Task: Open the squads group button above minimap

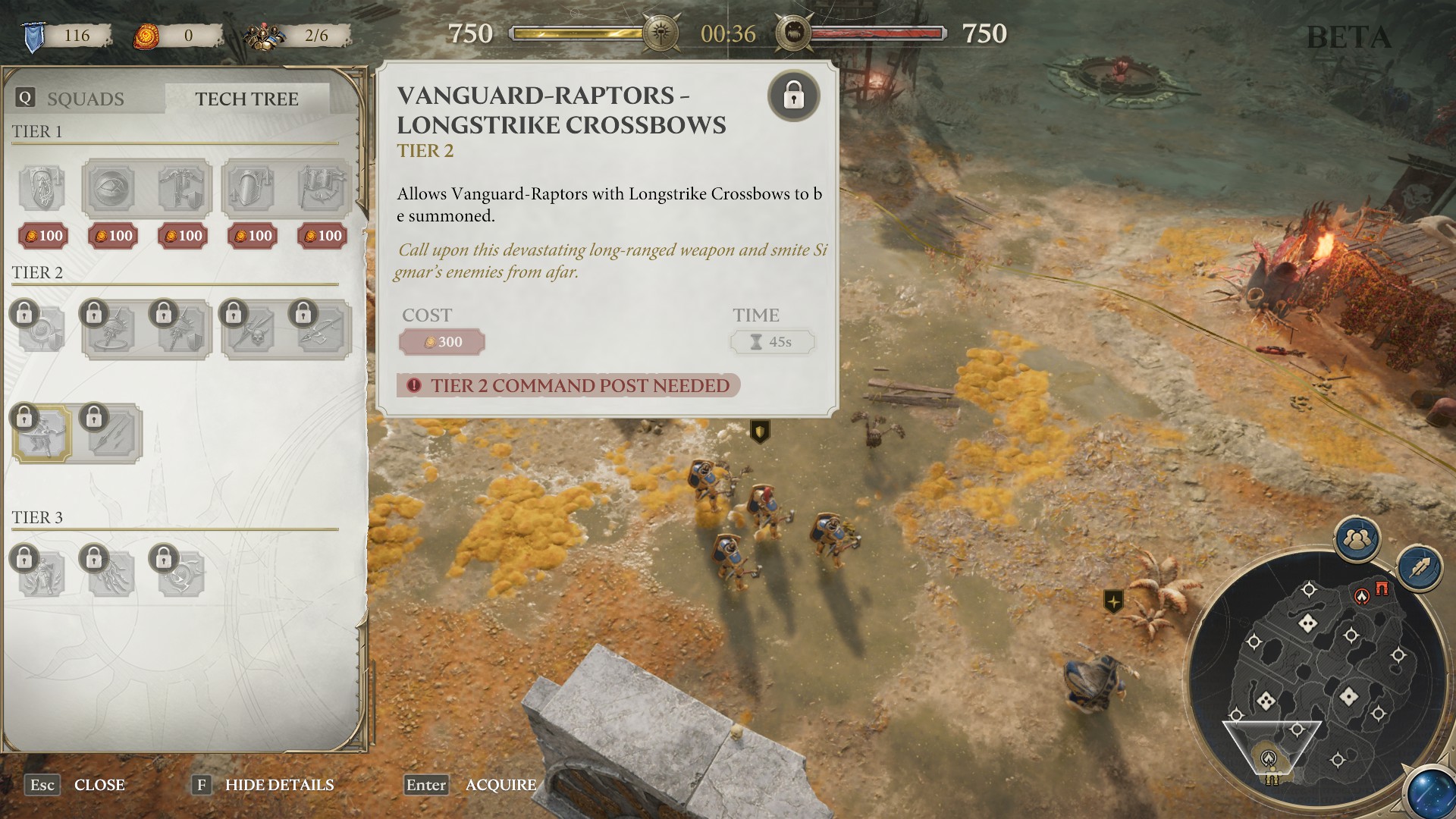Action: 1357,539
